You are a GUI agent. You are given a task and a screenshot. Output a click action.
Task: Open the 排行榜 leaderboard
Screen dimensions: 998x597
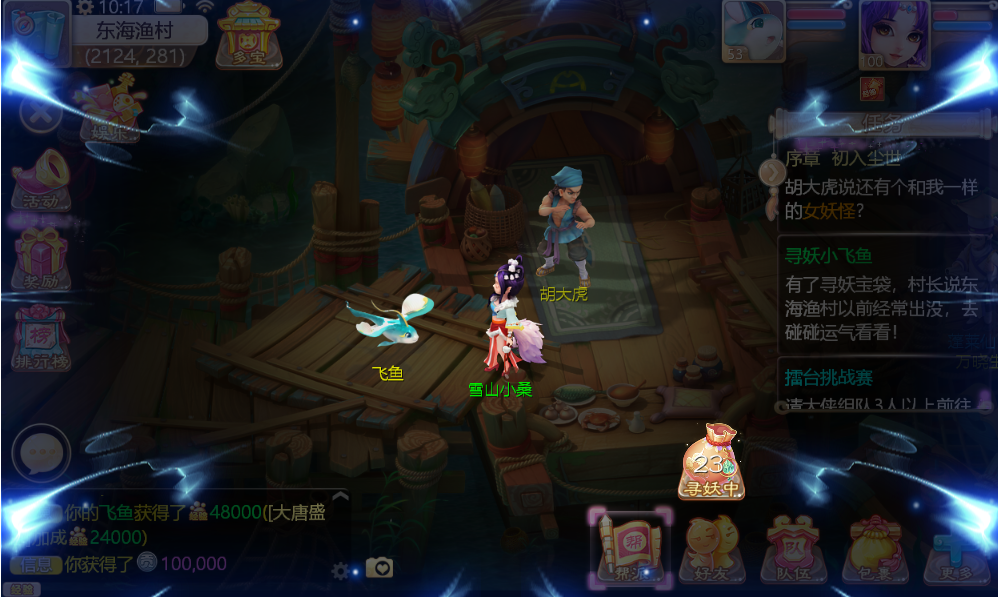tap(40, 337)
